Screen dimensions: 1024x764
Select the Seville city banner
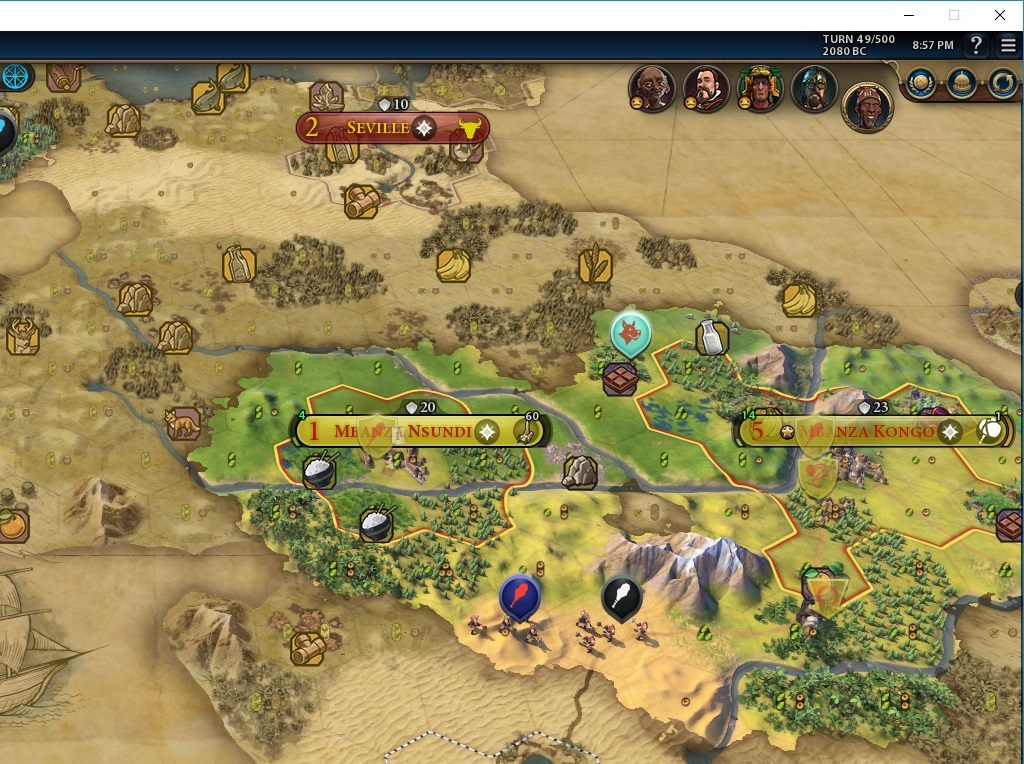click(x=378, y=128)
